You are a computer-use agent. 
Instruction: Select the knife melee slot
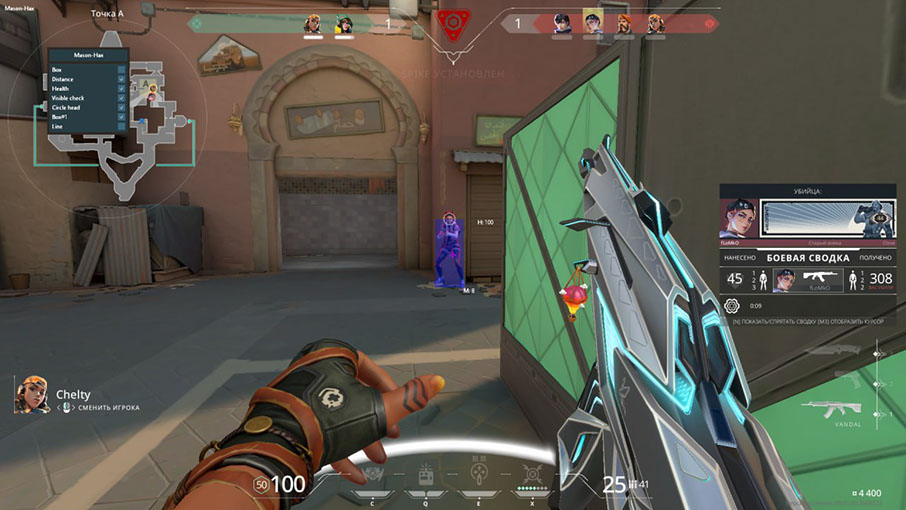834,351
